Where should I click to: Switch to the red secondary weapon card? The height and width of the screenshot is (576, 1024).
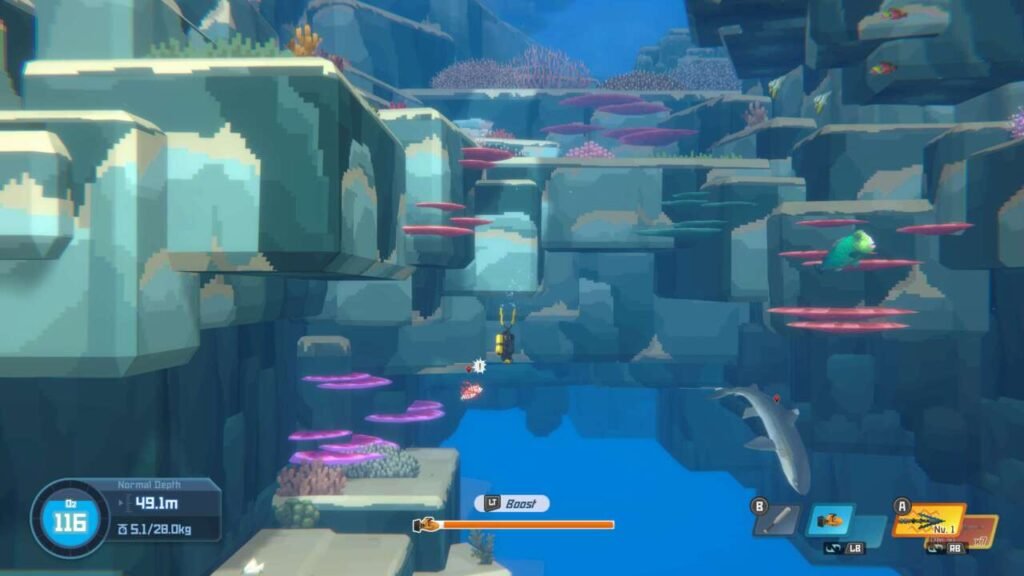coord(985,531)
